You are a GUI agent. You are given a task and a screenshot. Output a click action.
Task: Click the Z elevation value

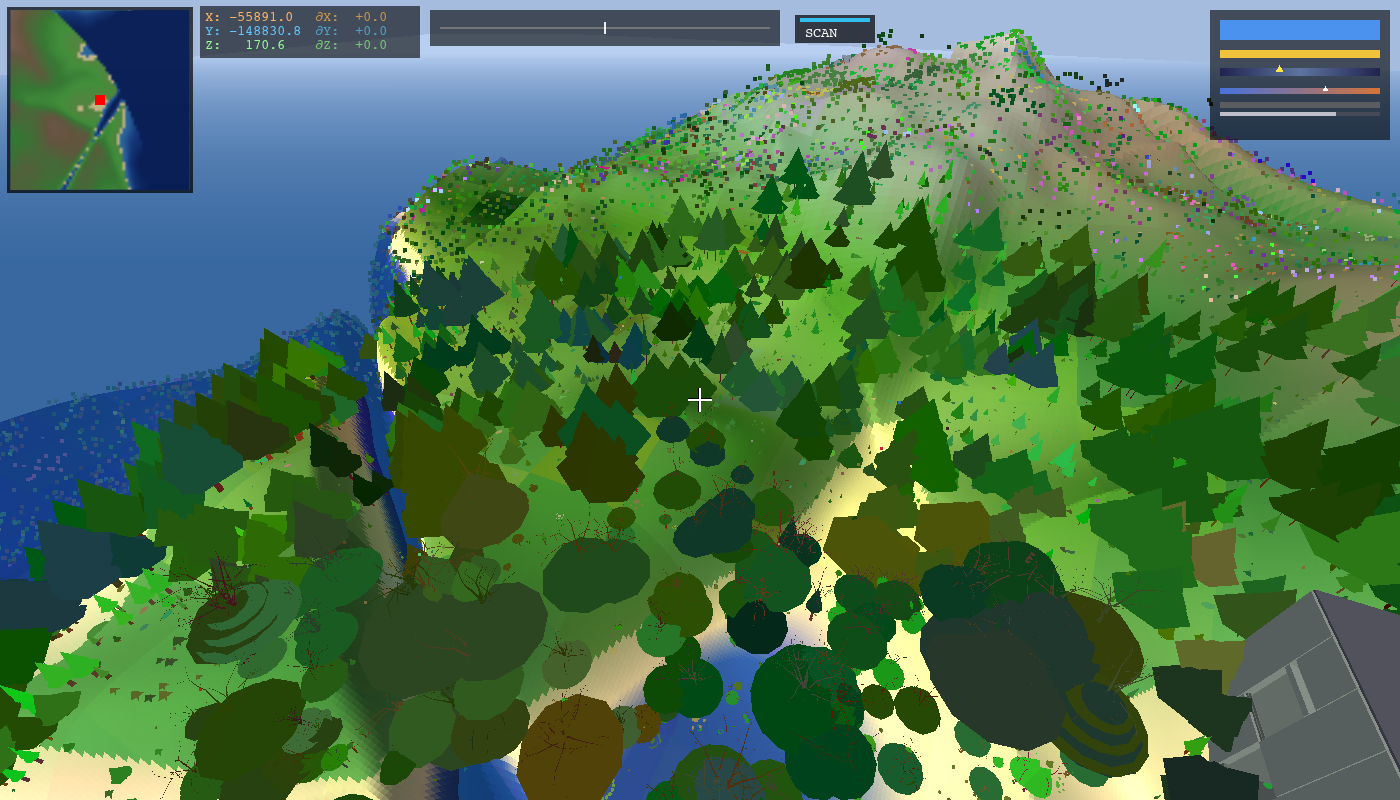pyautogui.click(x=263, y=43)
